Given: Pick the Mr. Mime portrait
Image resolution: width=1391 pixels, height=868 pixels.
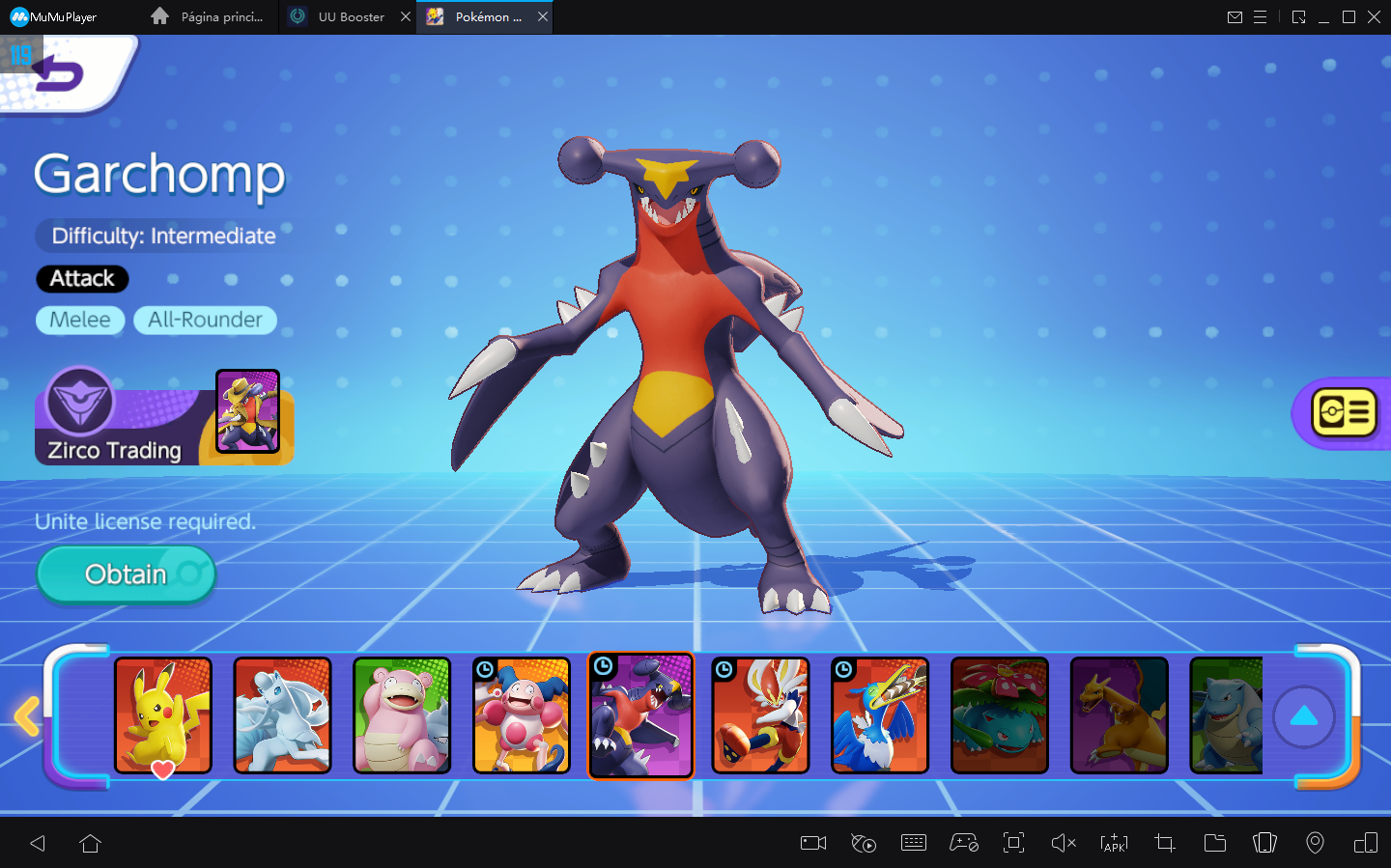Looking at the screenshot, I should click(x=522, y=715).
